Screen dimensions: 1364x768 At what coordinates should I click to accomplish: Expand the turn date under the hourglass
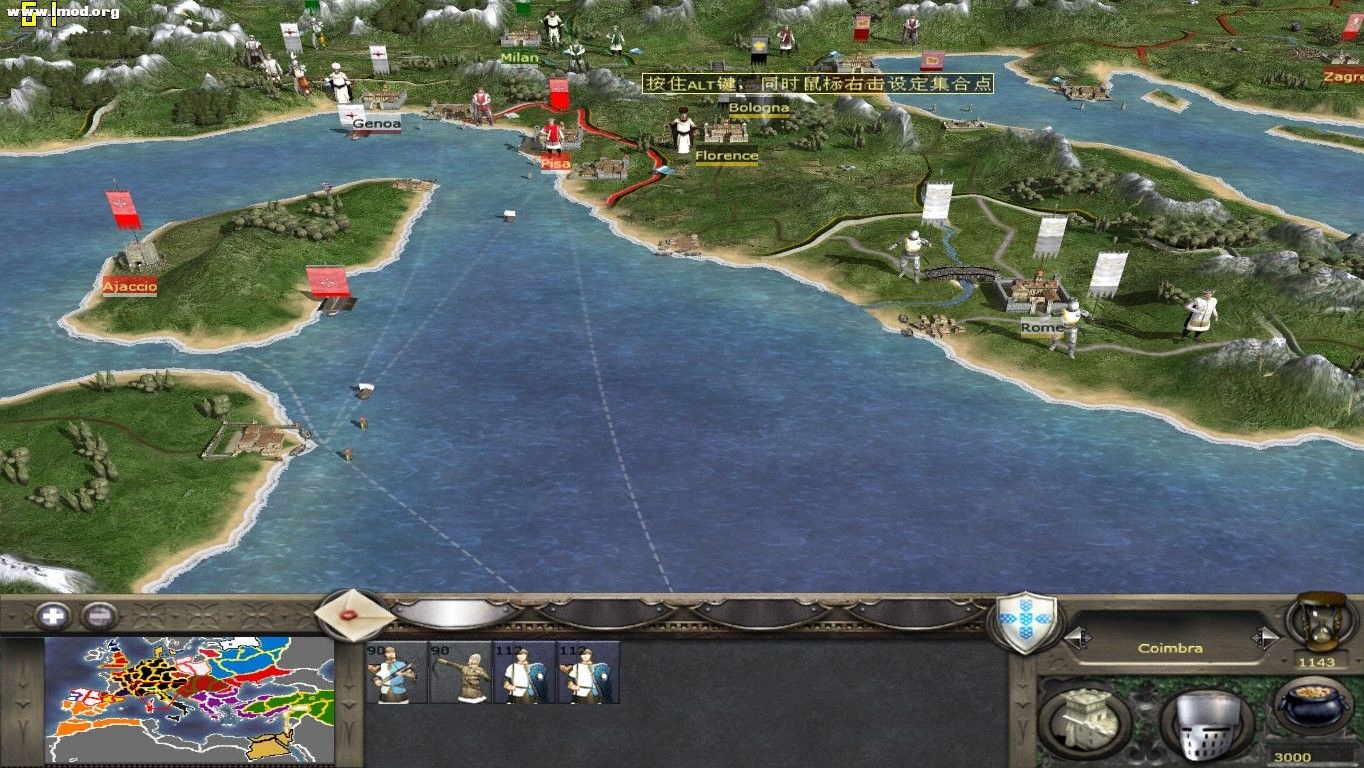[x=1316, y=661]
